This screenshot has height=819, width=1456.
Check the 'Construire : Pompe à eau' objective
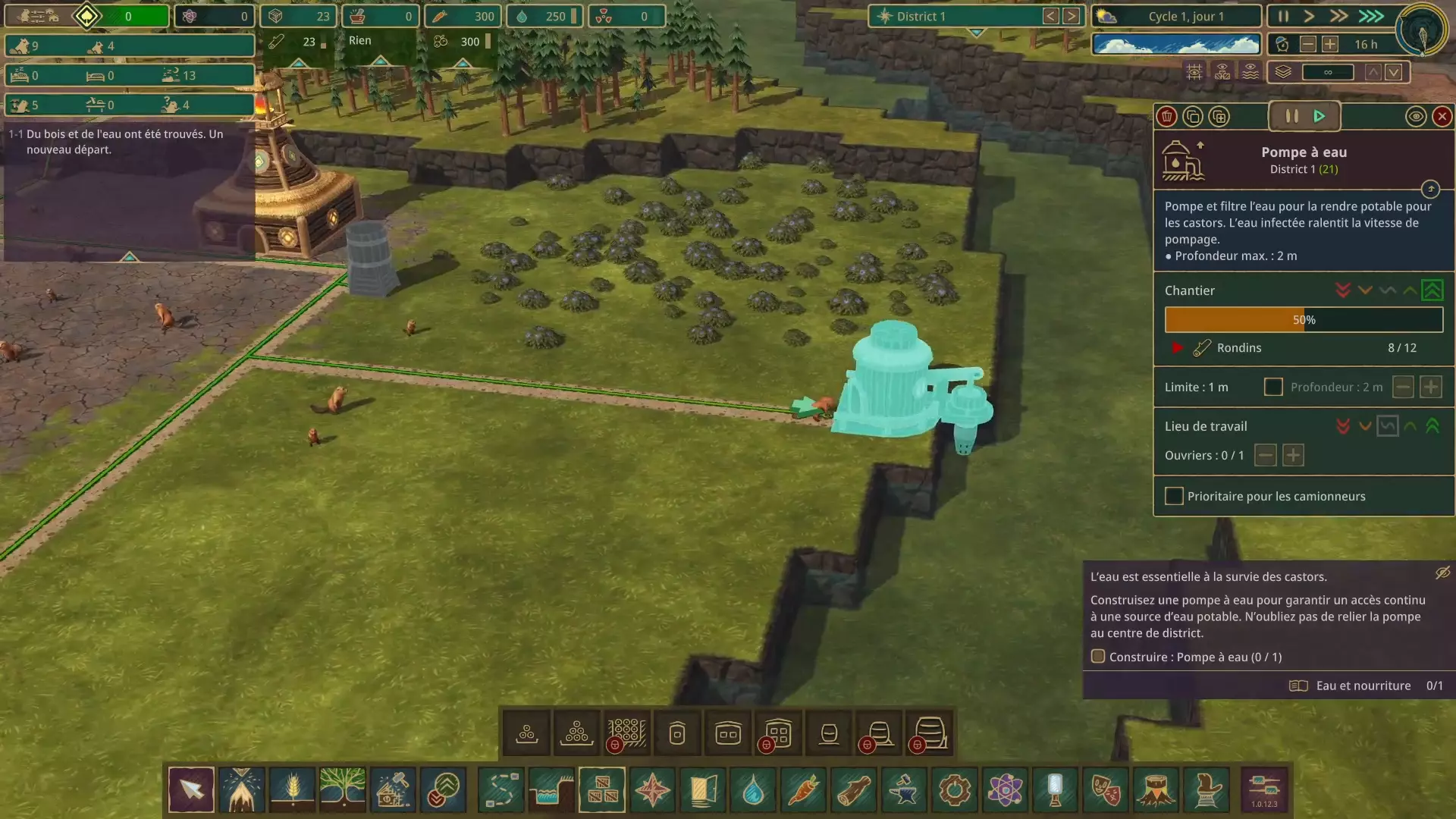(1097, 656)
